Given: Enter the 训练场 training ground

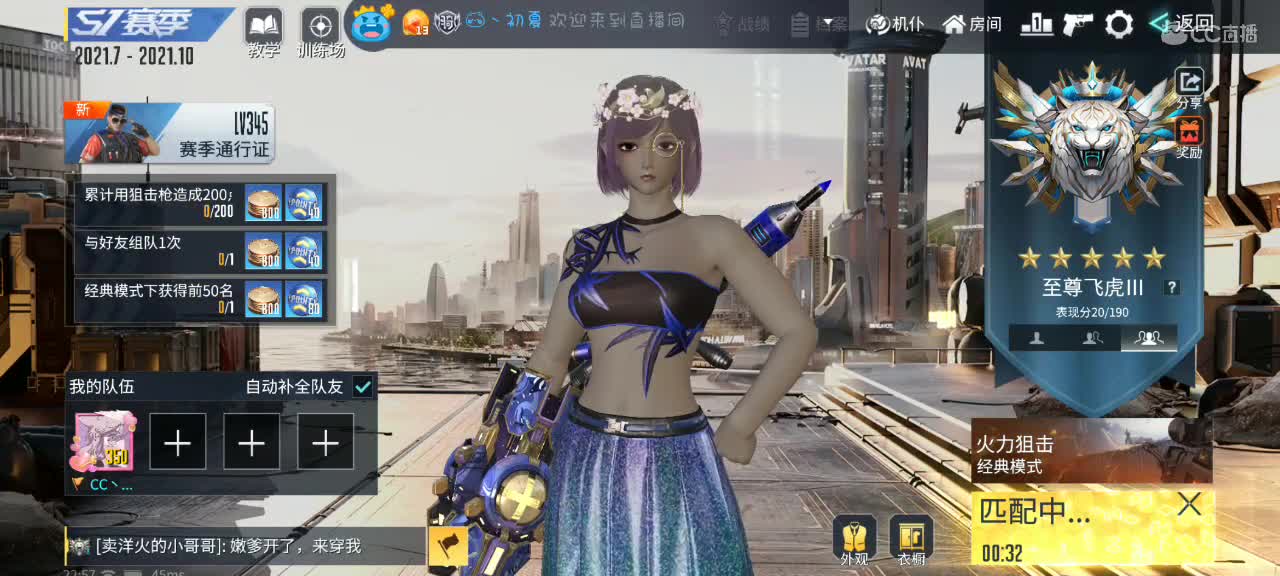Looking at the screenshot, I should (x=320, y=27).
